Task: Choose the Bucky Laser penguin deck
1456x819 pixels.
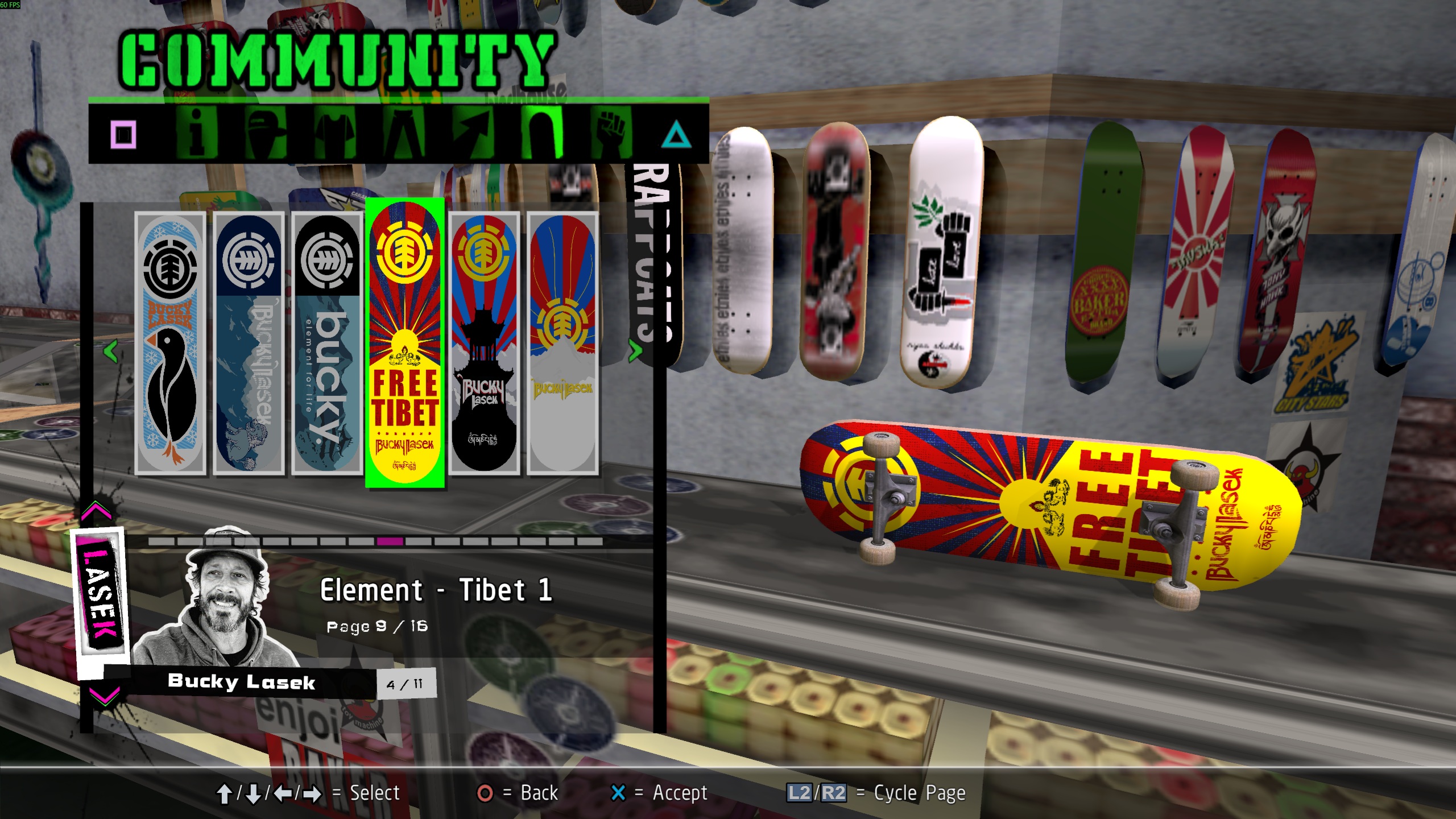Action: (170, 343)
